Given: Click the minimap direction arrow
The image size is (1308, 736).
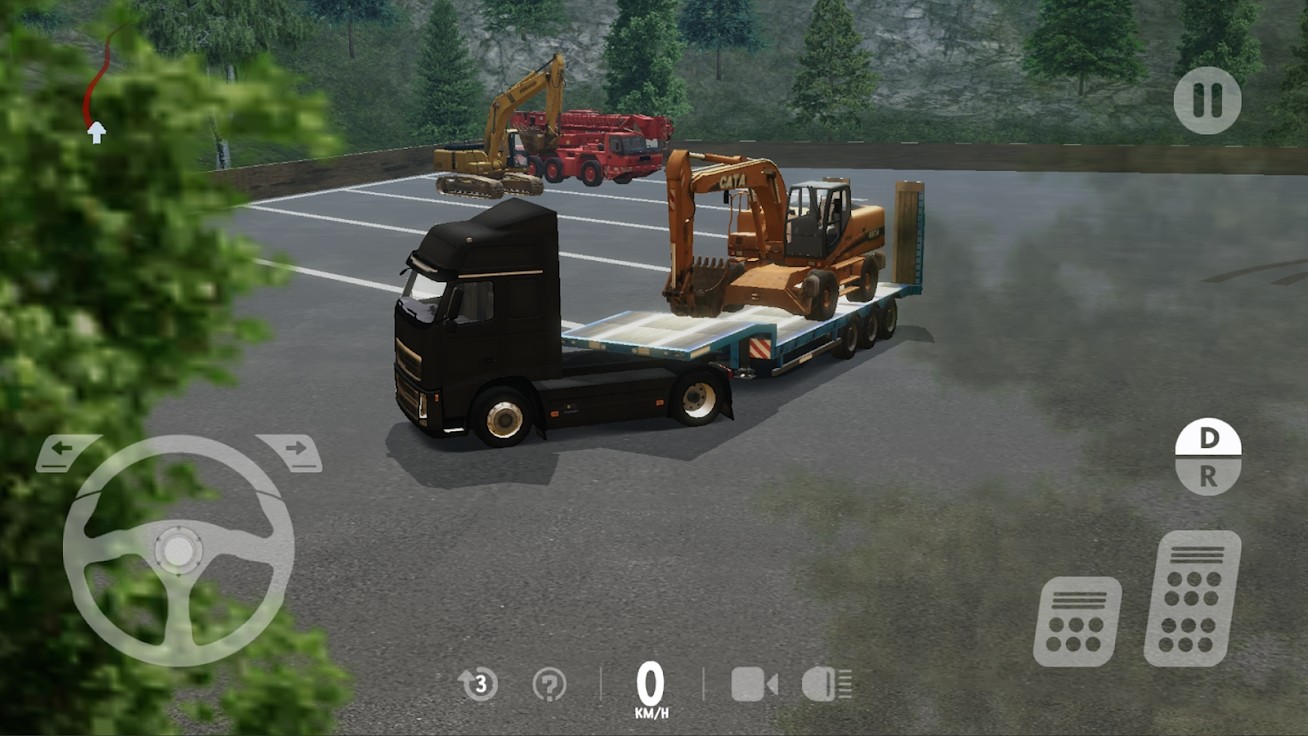Looking at the screenshot, I should pyautogui.click(x=97, y=131).
